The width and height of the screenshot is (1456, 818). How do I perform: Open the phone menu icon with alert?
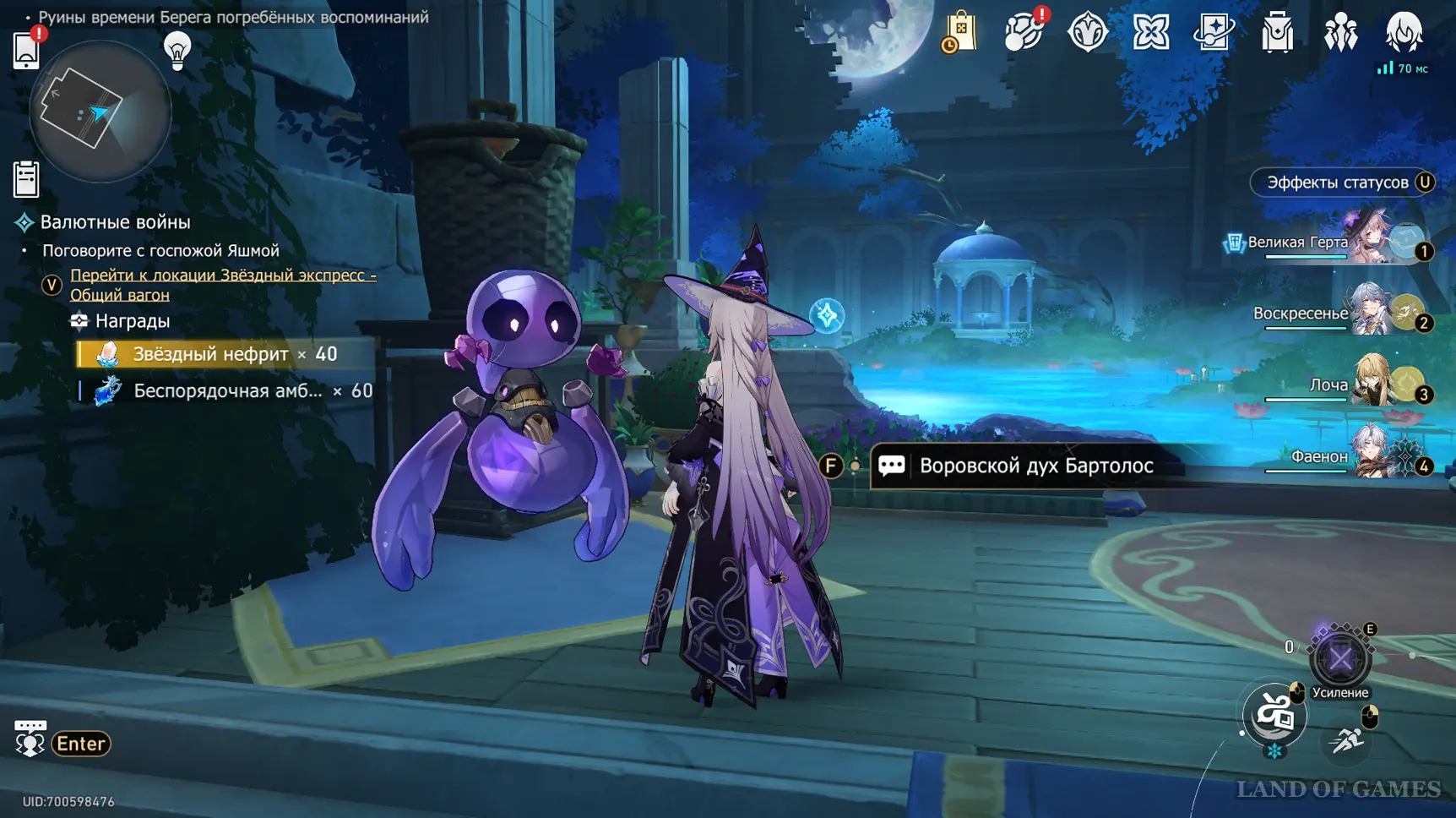27,50
